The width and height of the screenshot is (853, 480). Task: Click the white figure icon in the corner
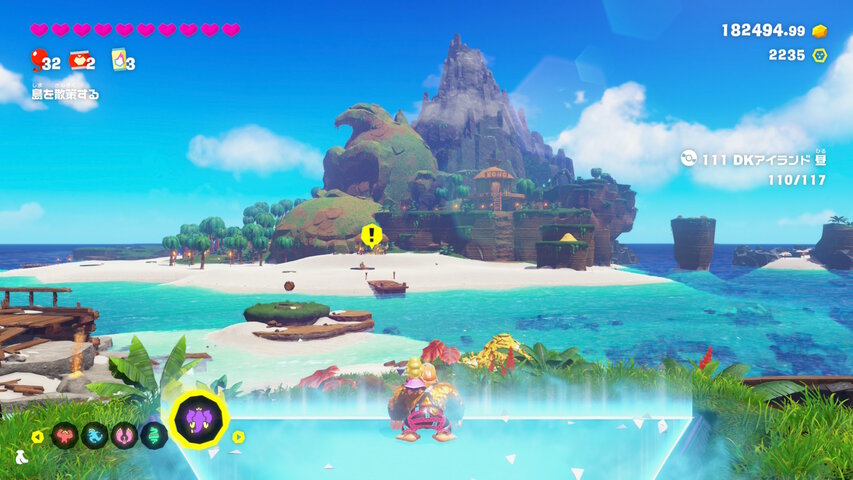[x=21, y=458]
